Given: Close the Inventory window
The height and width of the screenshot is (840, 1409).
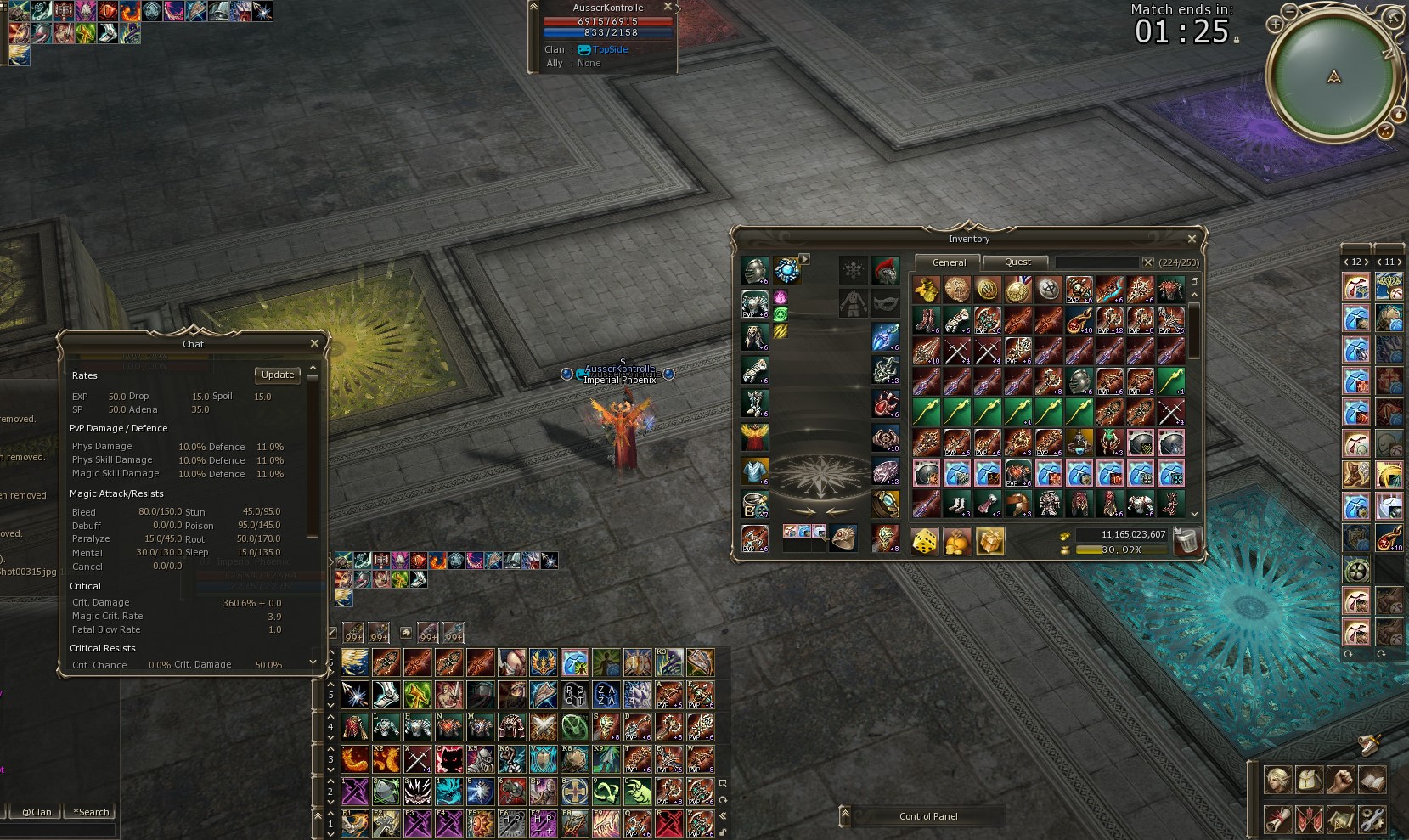Looking at the screenshot, I should tap(1192, 240).
